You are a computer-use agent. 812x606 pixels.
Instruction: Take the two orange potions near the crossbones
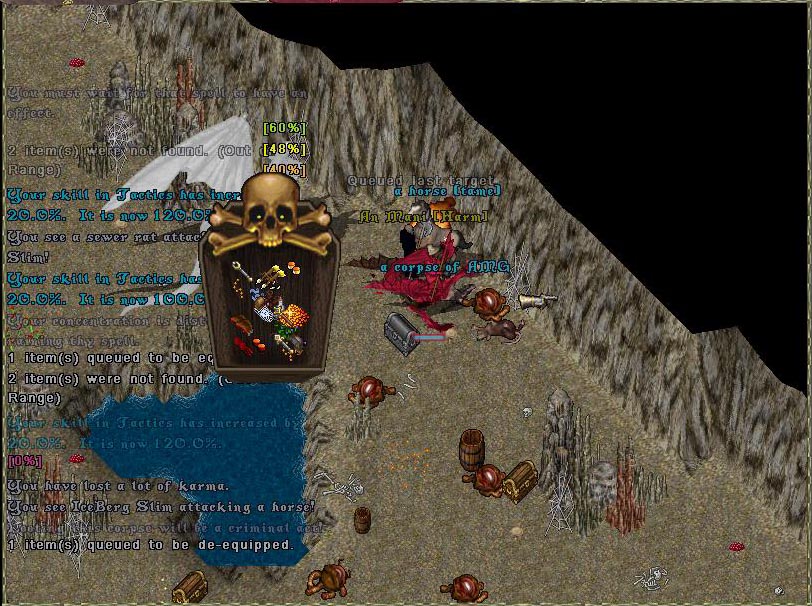[x=294, y=267]
